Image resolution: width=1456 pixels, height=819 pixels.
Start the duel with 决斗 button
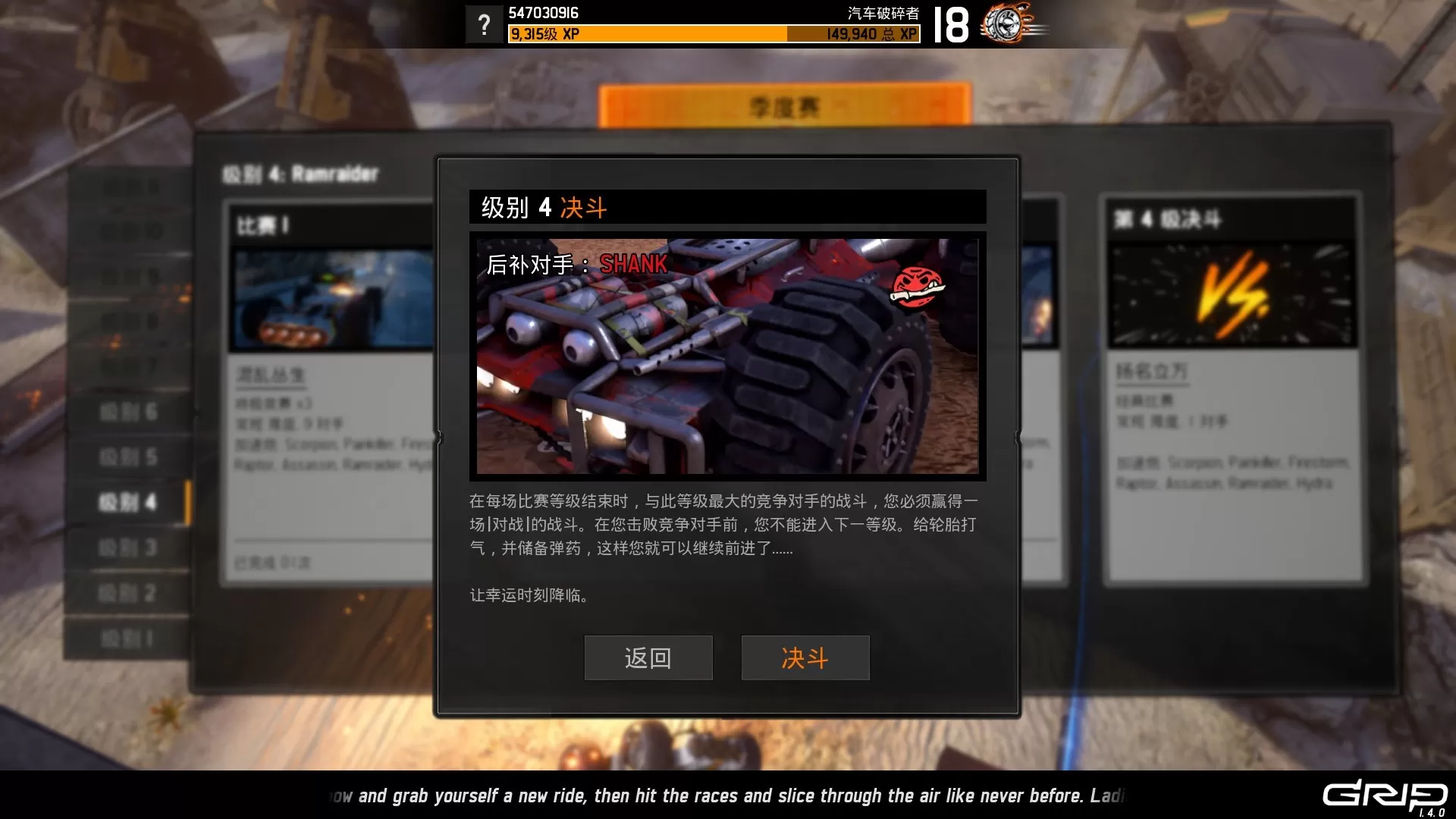tap(805, 657)
